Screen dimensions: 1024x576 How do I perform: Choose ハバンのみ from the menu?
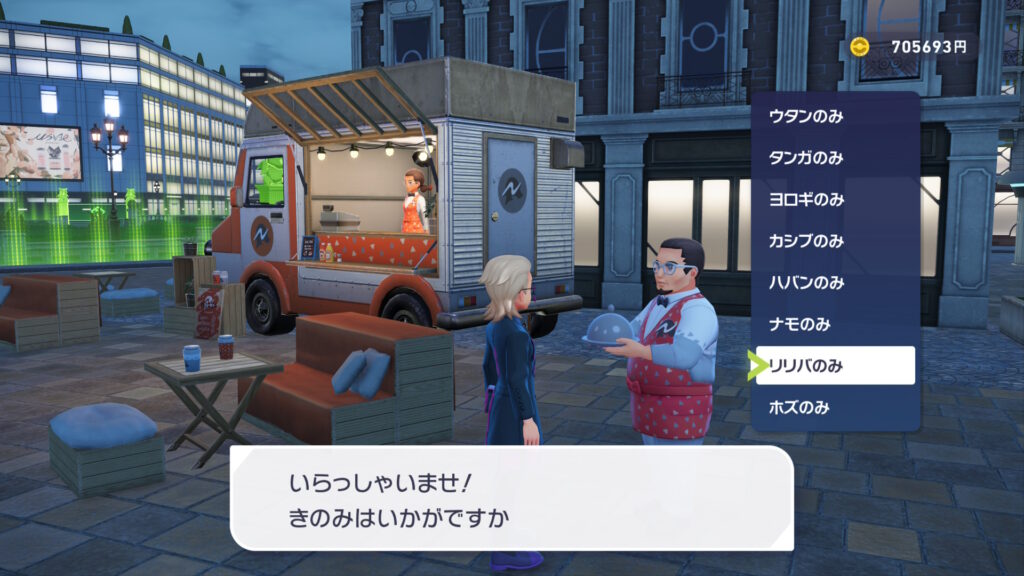835,283
